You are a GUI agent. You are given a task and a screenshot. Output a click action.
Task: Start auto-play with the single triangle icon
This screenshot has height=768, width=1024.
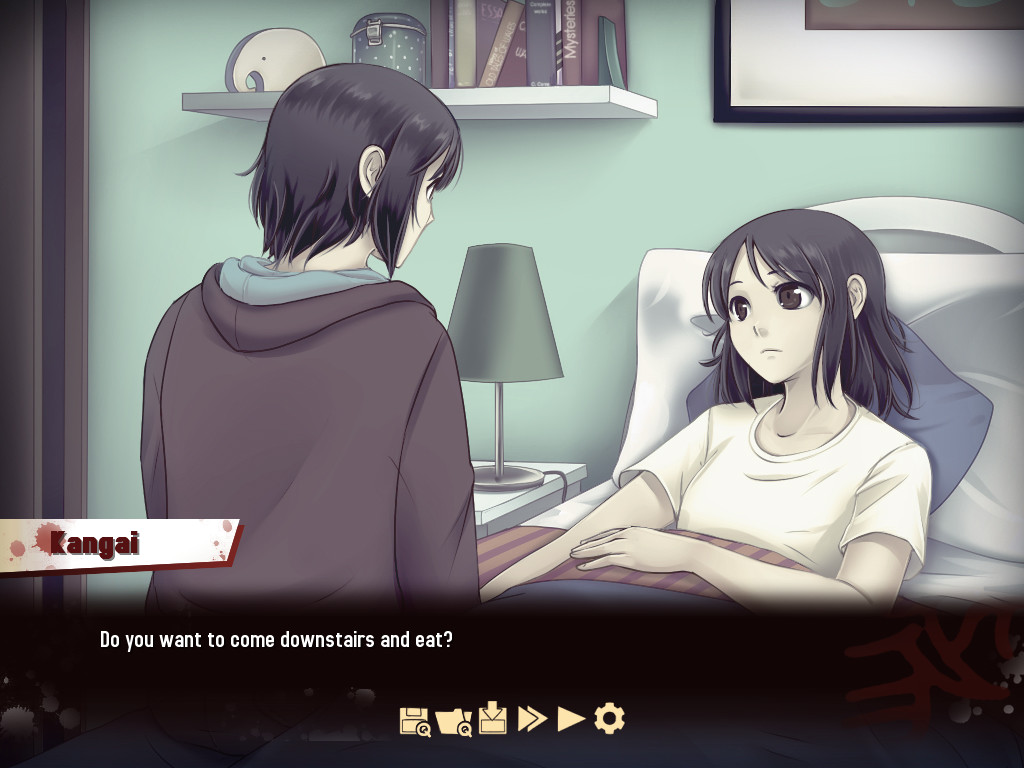571,718
